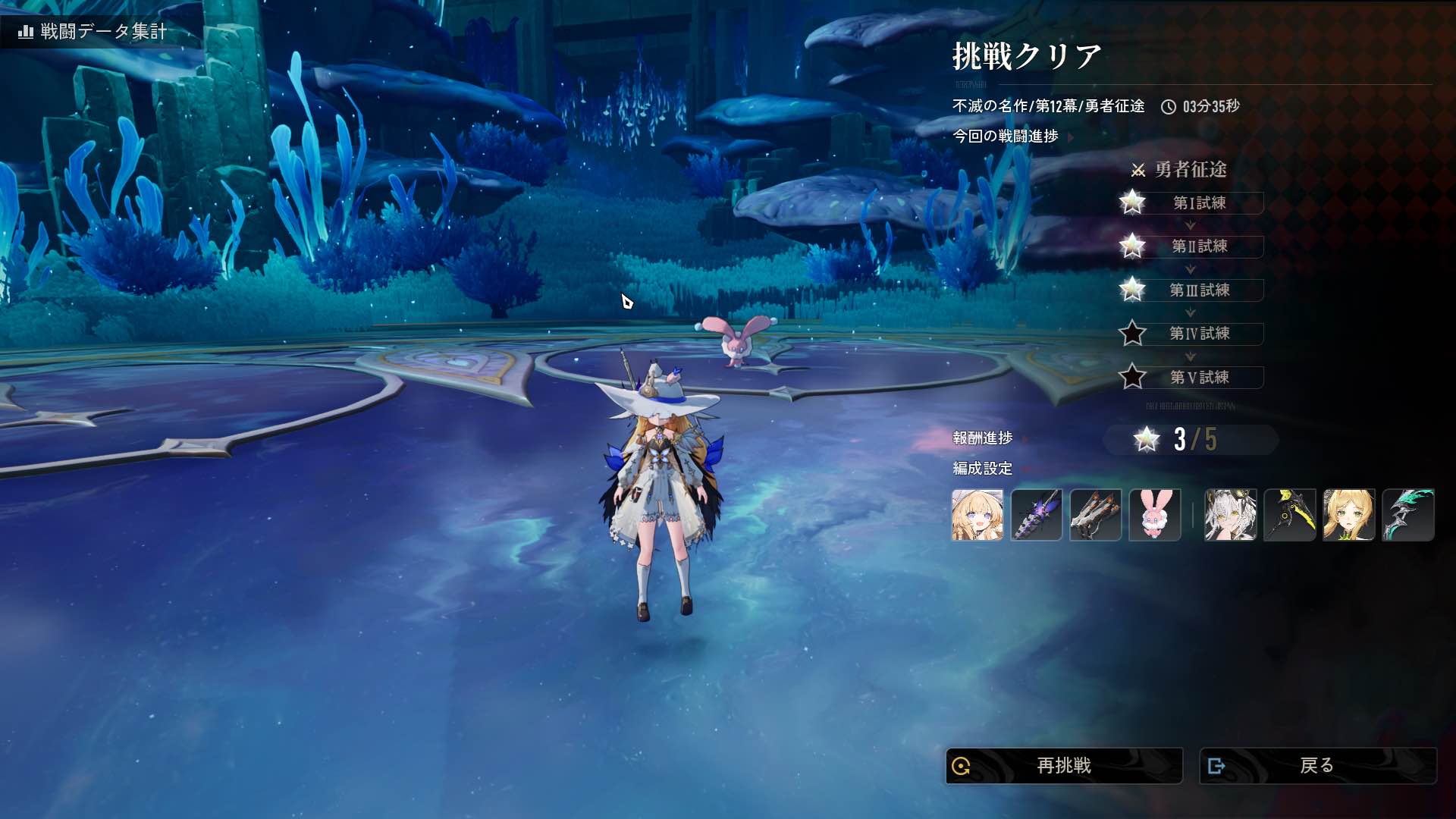Choose the 第II試練 trial row
The width and height of the screenshot is (1456, 819).
[x=1199, y=246]
